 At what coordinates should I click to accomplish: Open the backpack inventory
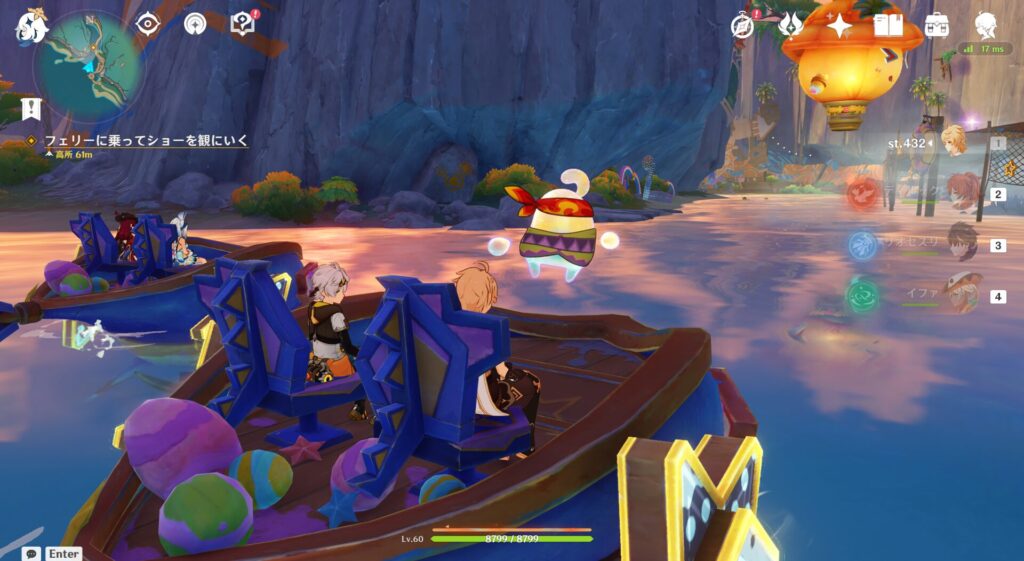937,25
